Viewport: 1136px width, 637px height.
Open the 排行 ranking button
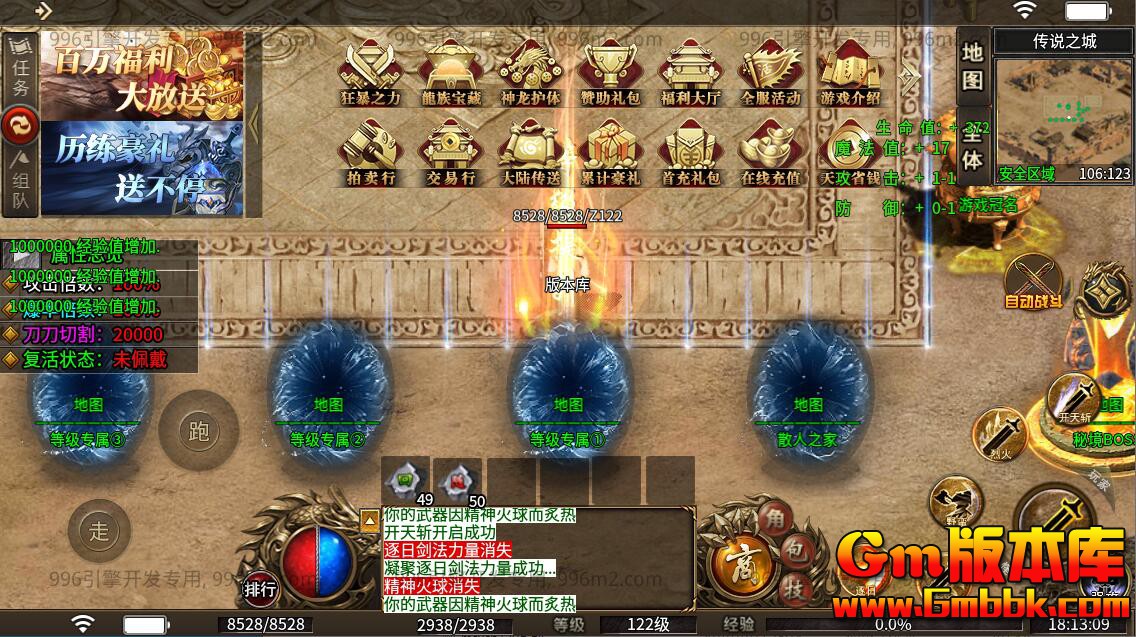click(260, 590)
